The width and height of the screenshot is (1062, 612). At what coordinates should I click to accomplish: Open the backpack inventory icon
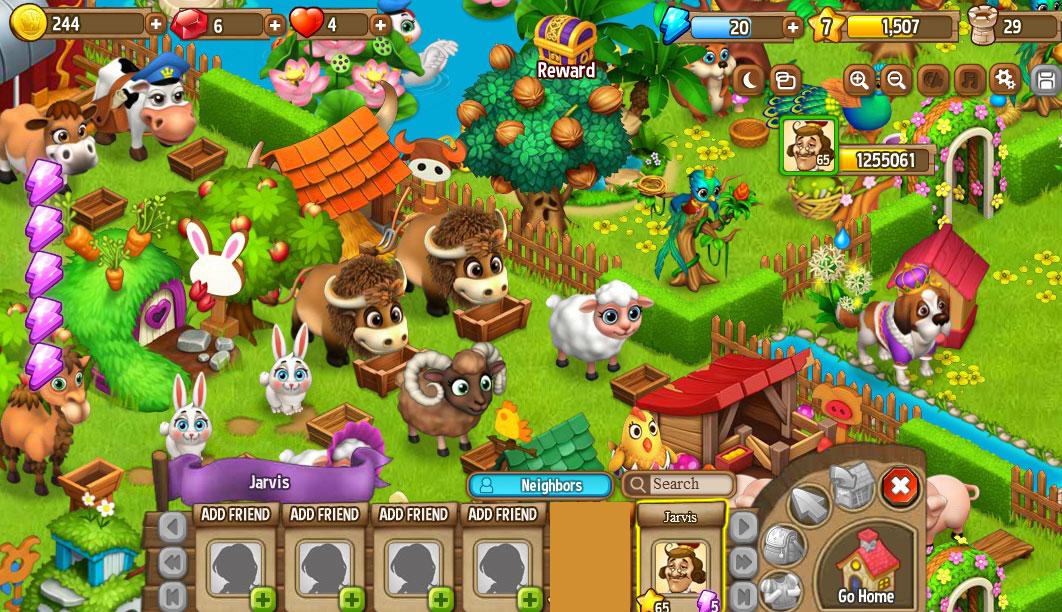point(783,546)
